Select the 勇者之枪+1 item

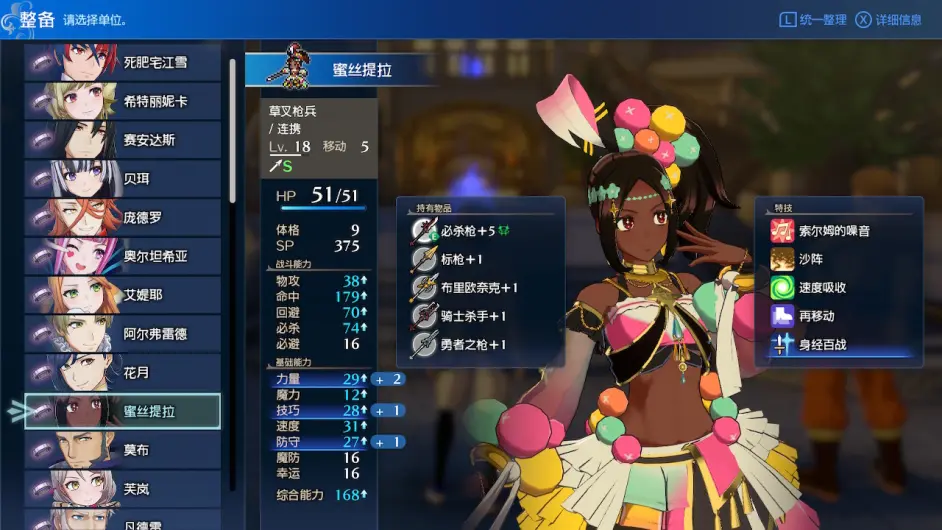pos(474,345)
